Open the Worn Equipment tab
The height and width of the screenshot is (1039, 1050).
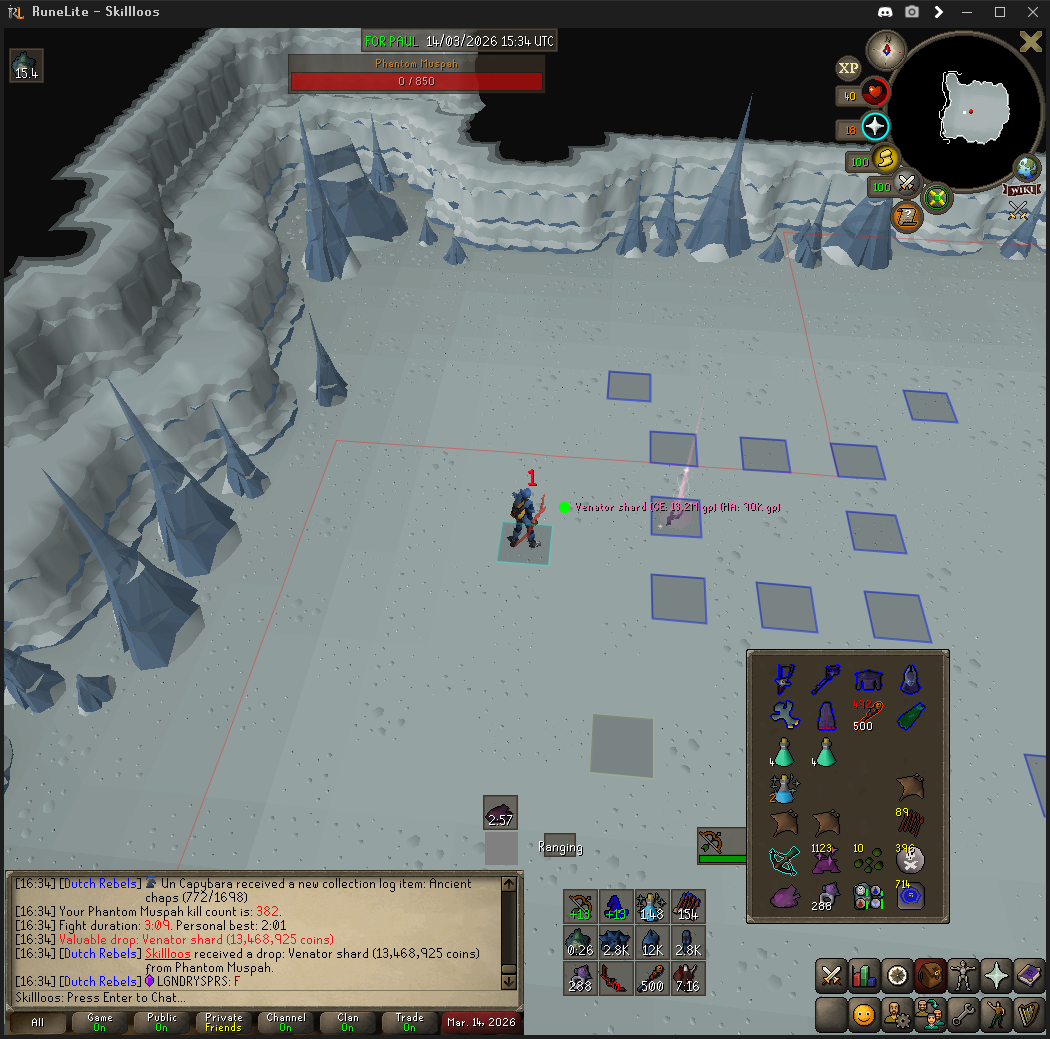tap(964, 975)
